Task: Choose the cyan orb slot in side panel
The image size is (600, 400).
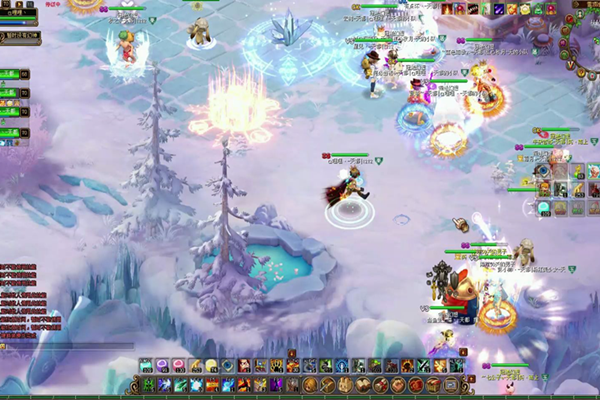Action: [x=543, y=207]
